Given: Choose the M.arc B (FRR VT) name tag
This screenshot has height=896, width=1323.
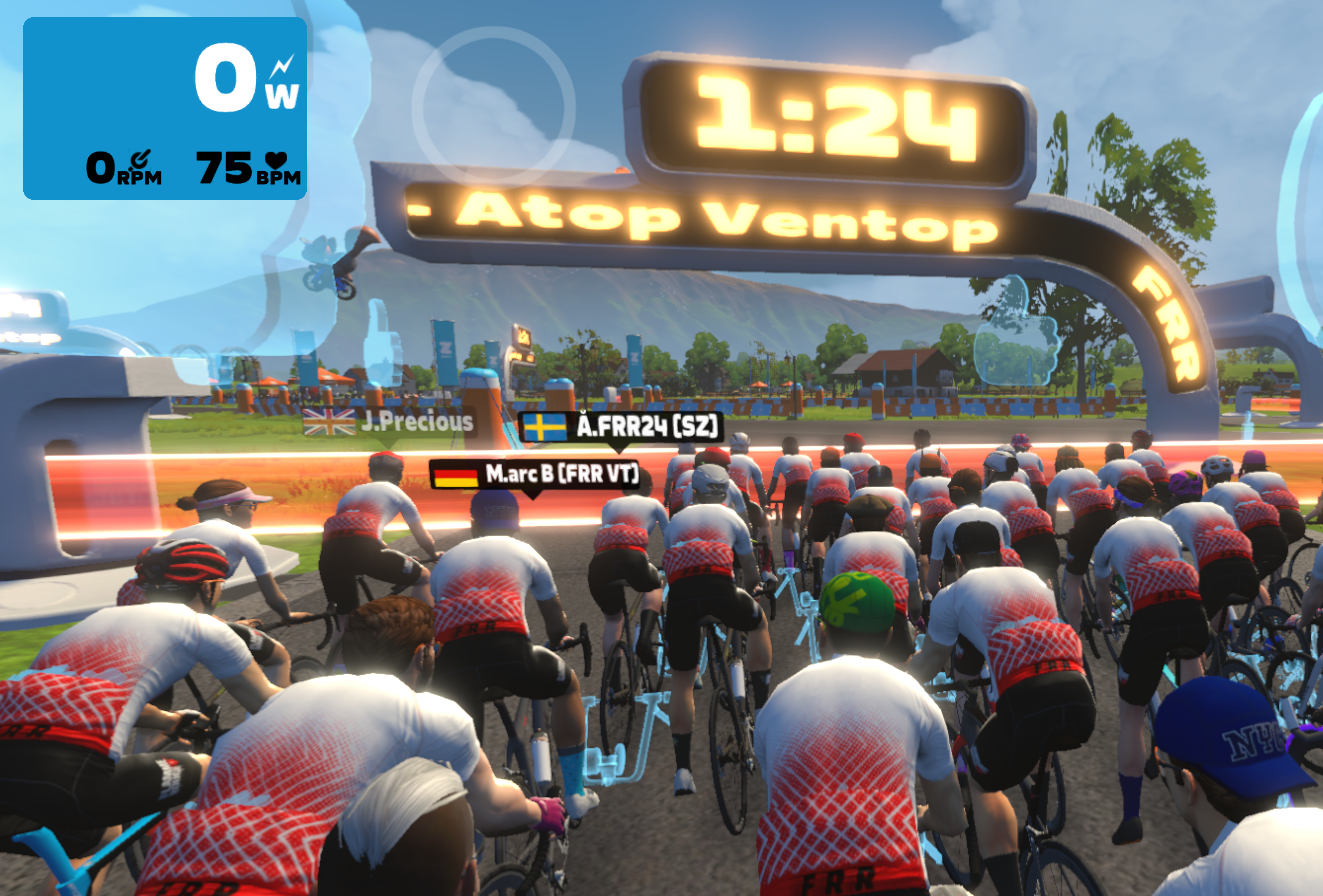Looking at the screenshot, I should [535, 474].
